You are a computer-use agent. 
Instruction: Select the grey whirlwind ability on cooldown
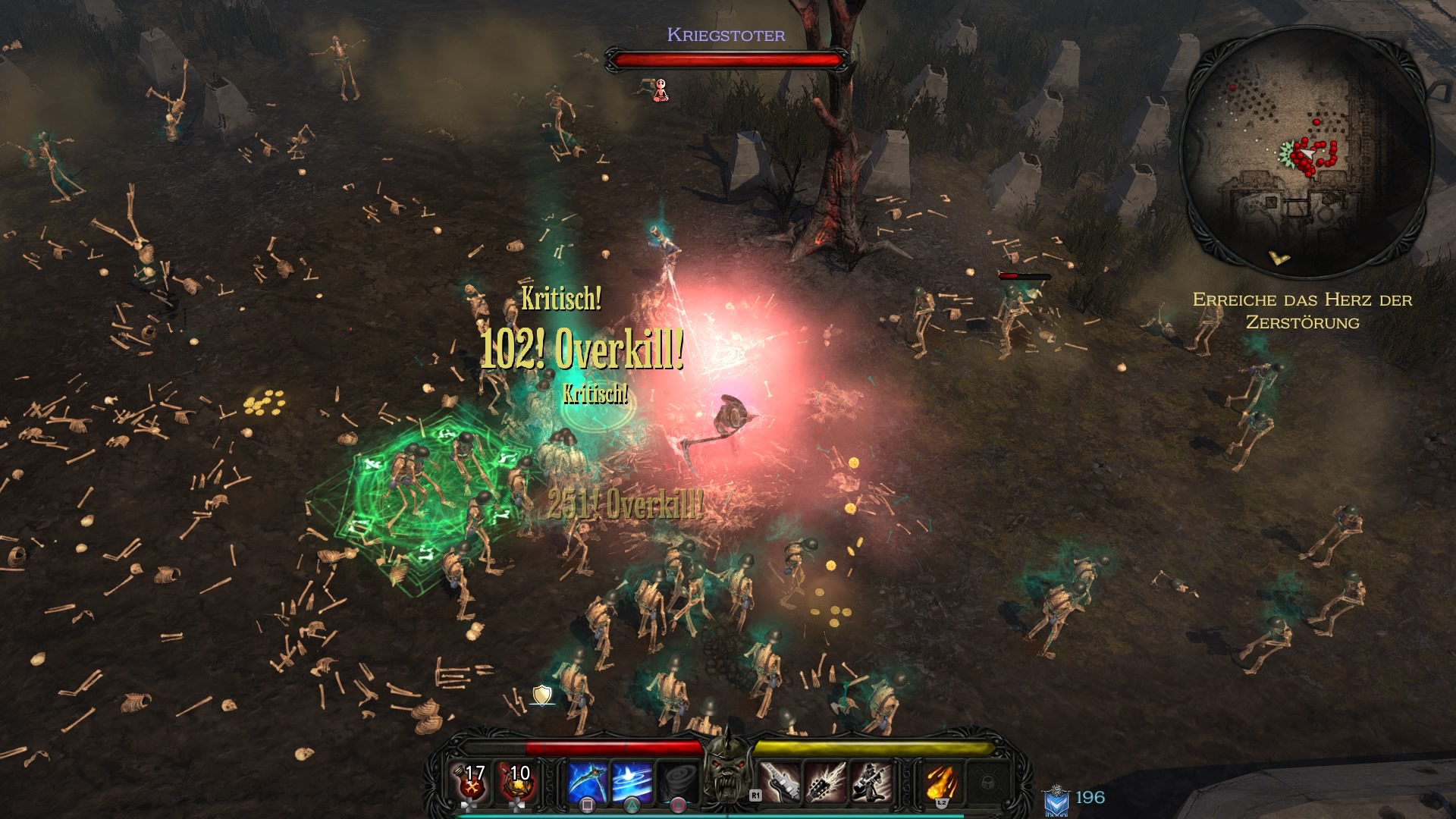(x=677, y=782)
